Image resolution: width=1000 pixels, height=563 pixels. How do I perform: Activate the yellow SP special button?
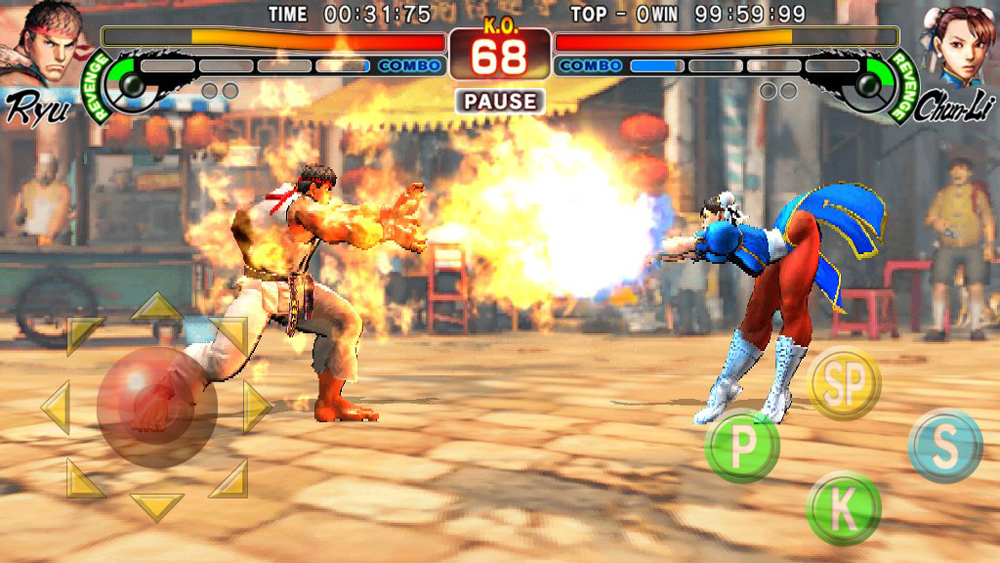pyautogui.click(x=843, y=383)
